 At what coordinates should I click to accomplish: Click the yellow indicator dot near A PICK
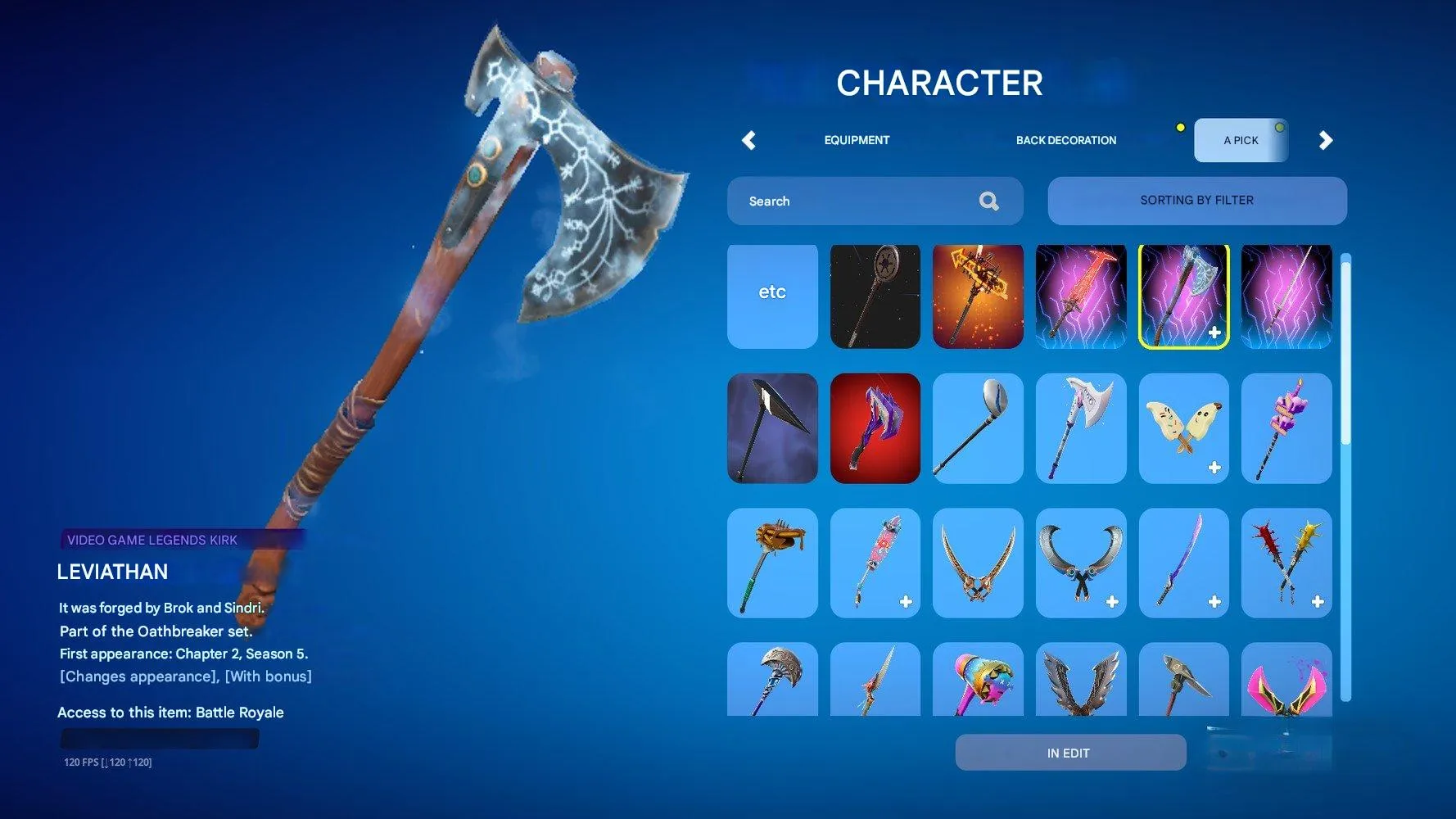(1180, 127)
